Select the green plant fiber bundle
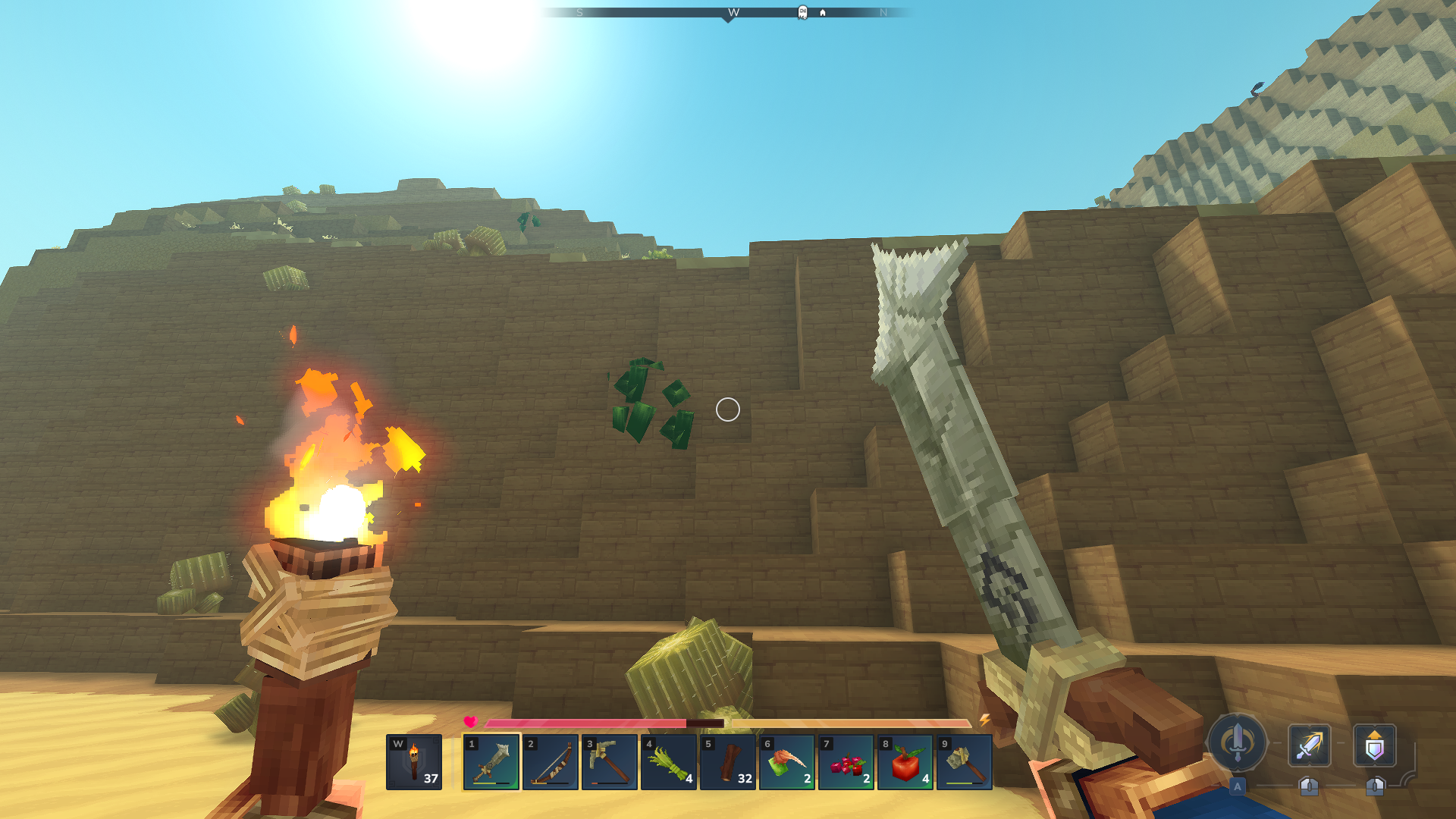Image resolution: width=1456 pixels, height=819 pixels. pos(669,761)
